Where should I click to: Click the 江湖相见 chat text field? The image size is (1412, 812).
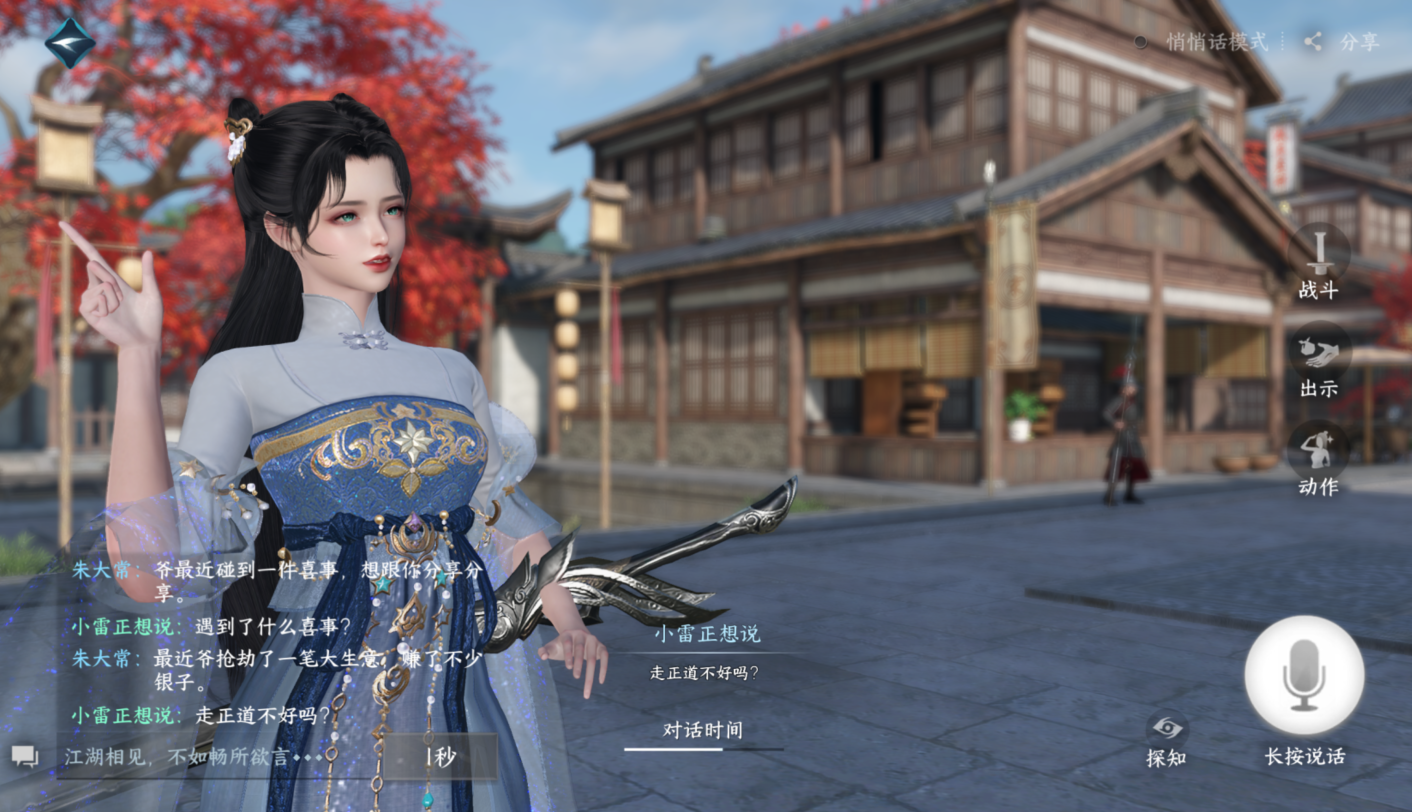point(220,757)
